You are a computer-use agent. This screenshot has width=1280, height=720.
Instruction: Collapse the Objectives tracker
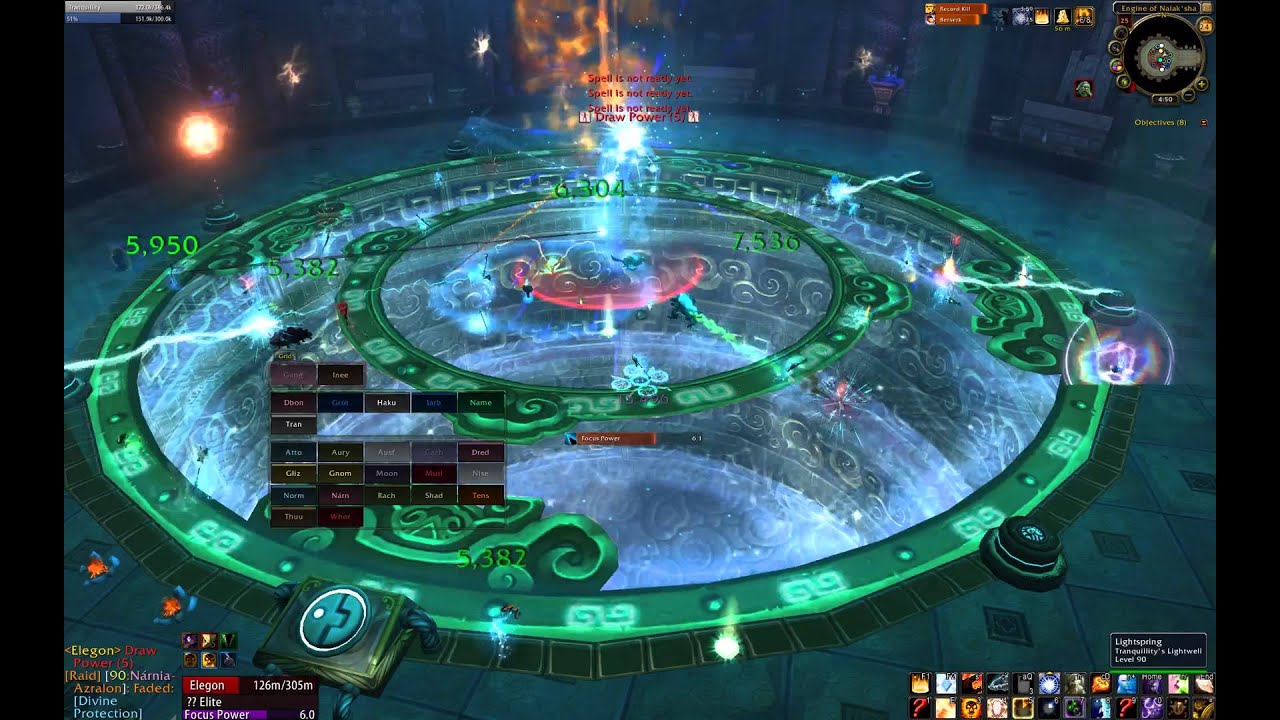(1203, 123)
